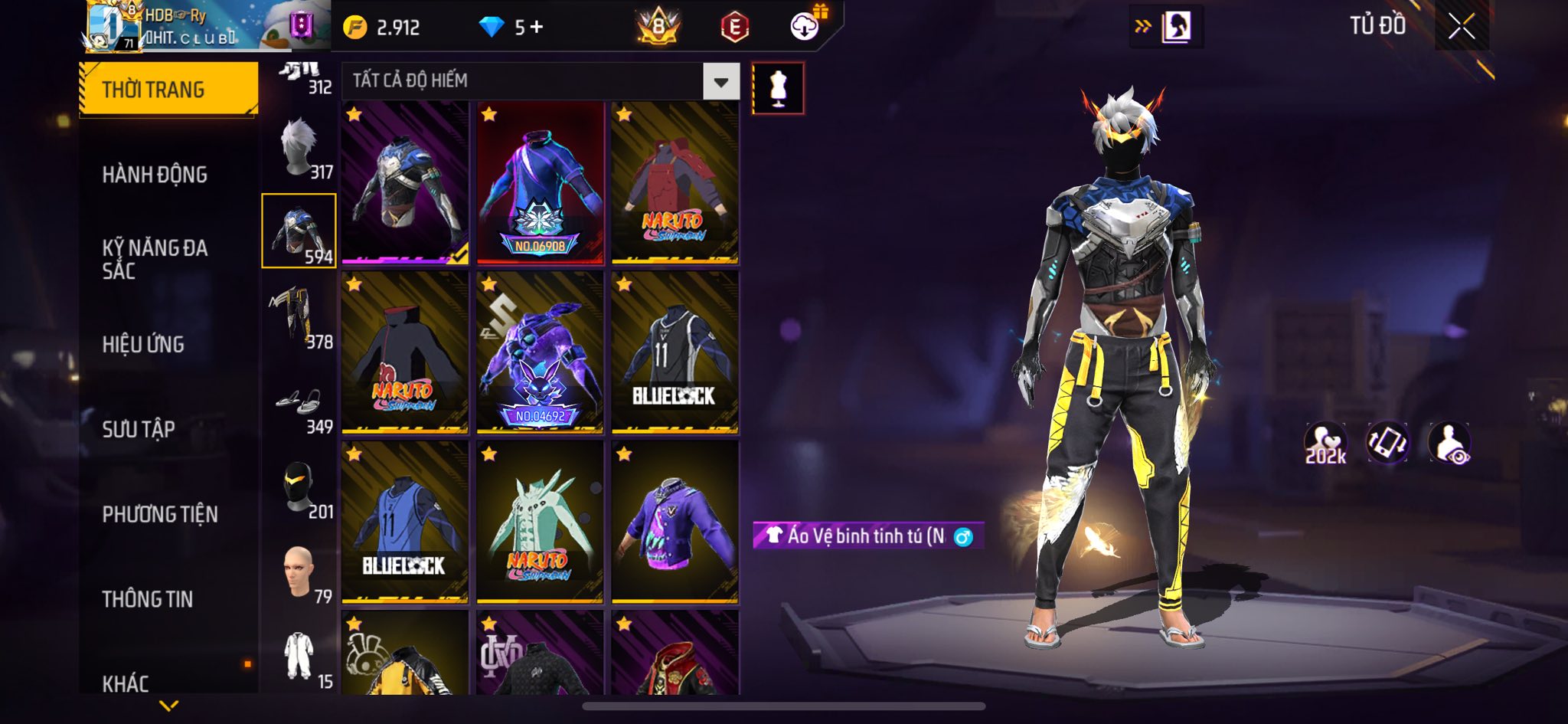The width and height of the screenshot is (1568, 724).
Task: Show the Thông Tin tab
Action: coord(148,599)
